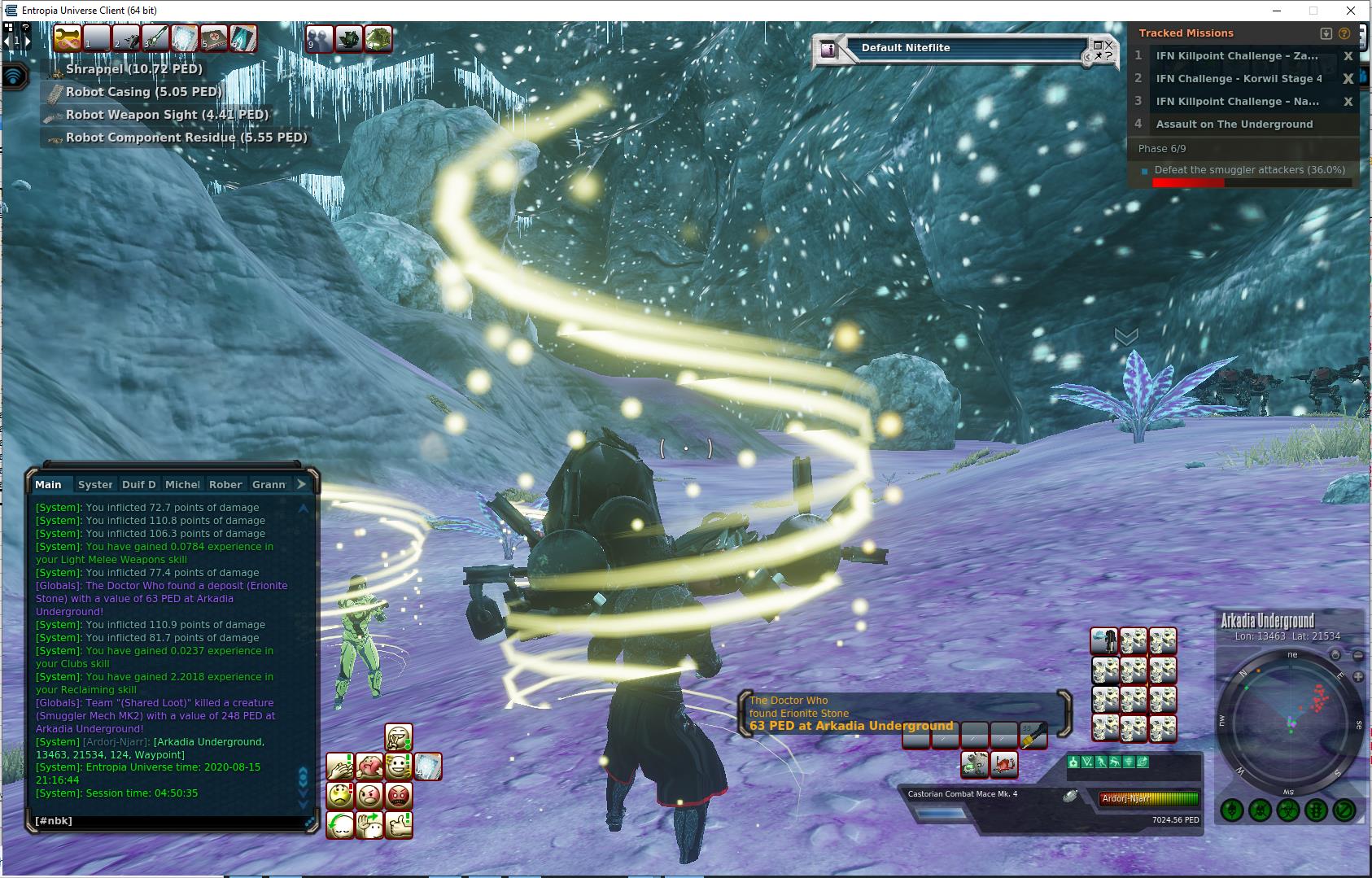Show more chat tabs with the arrow

(301, 484)
